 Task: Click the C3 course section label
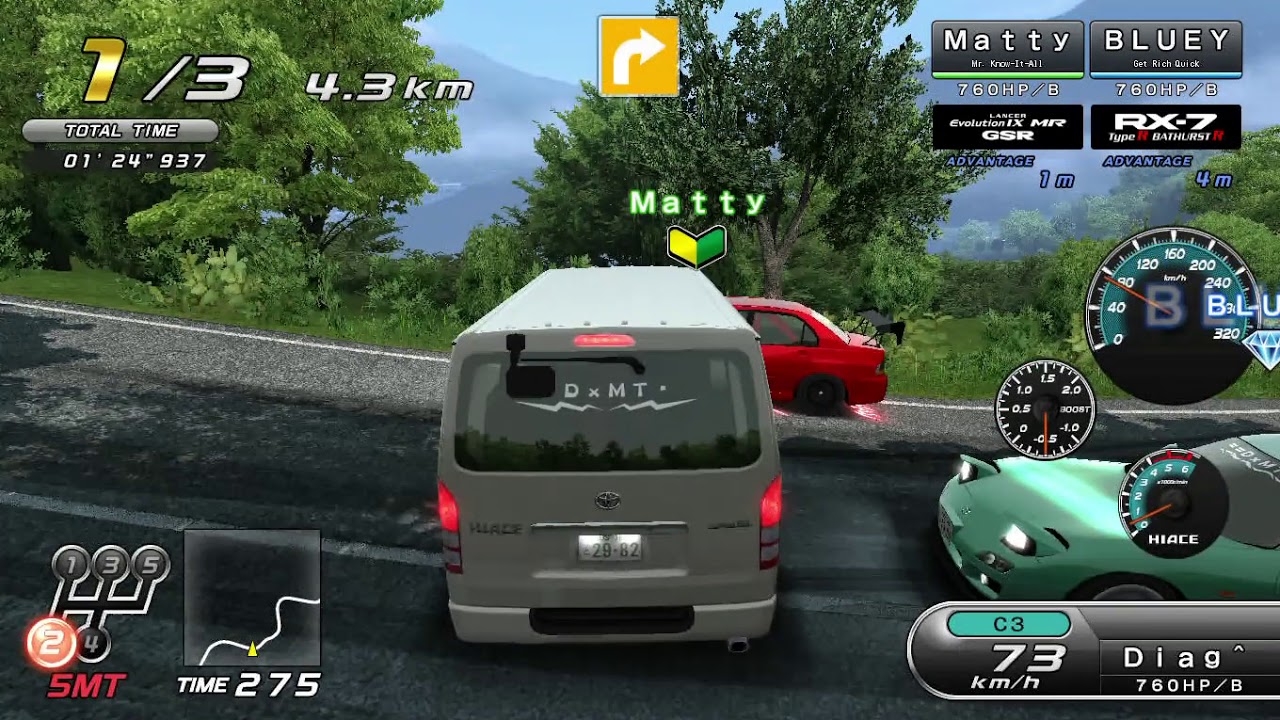pyautogui.click(x=1008, y=625)
